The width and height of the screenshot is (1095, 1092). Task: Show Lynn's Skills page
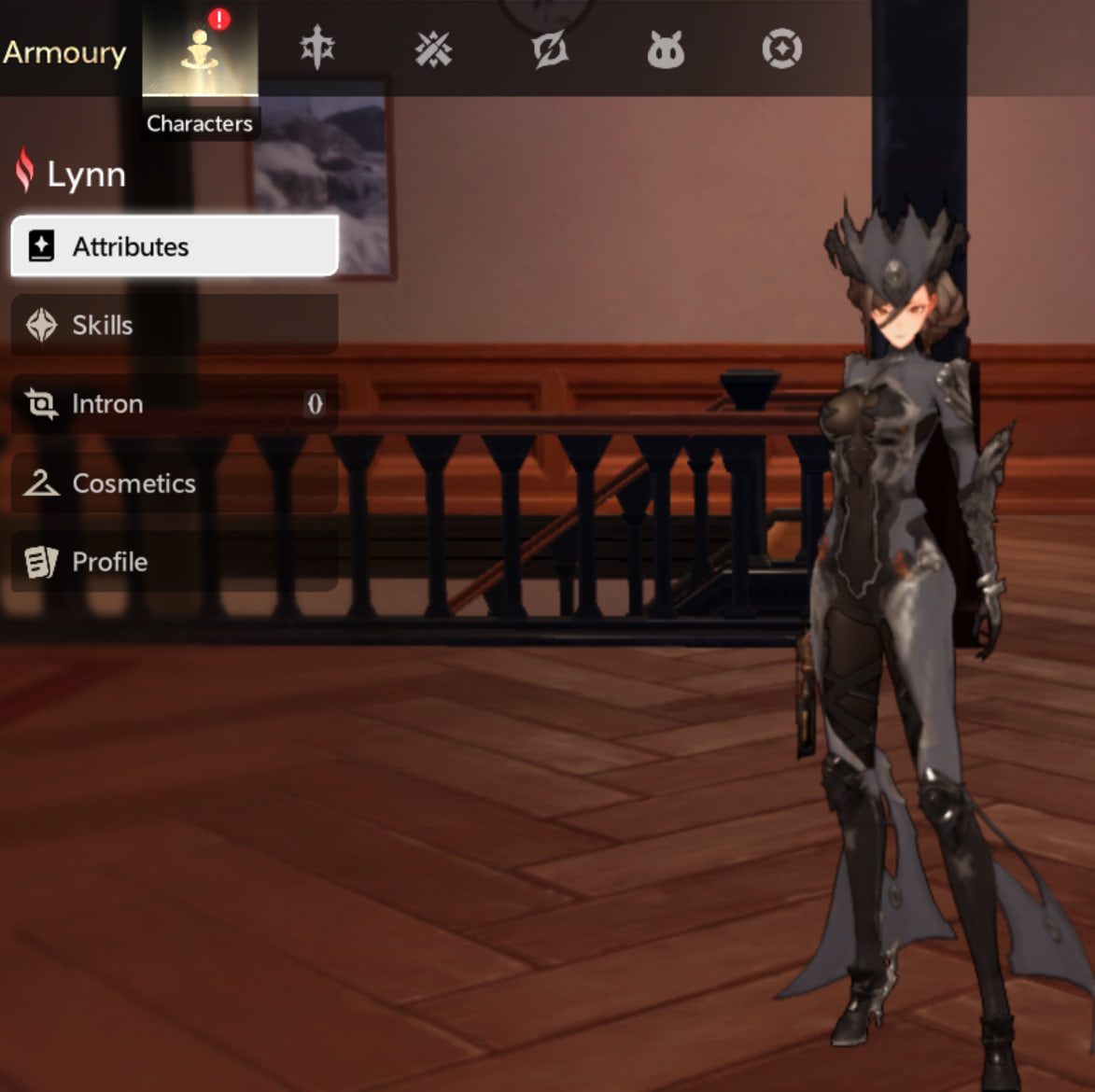[x=175, y=325]
